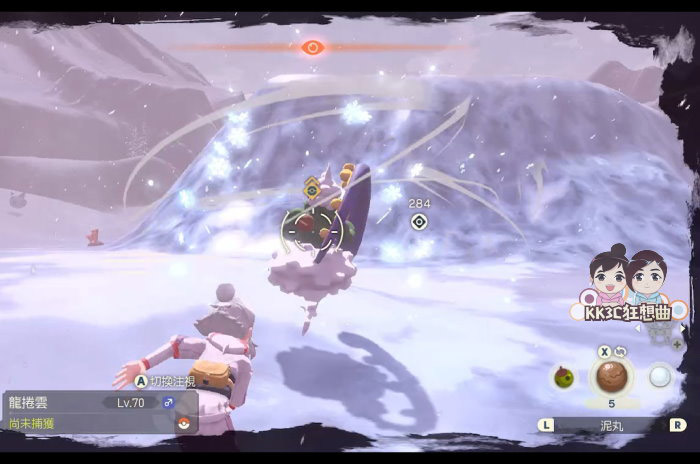Screen dimensions: 700x464
Task: Choose the green apricorn item on the left
Action: pos(563,376)
